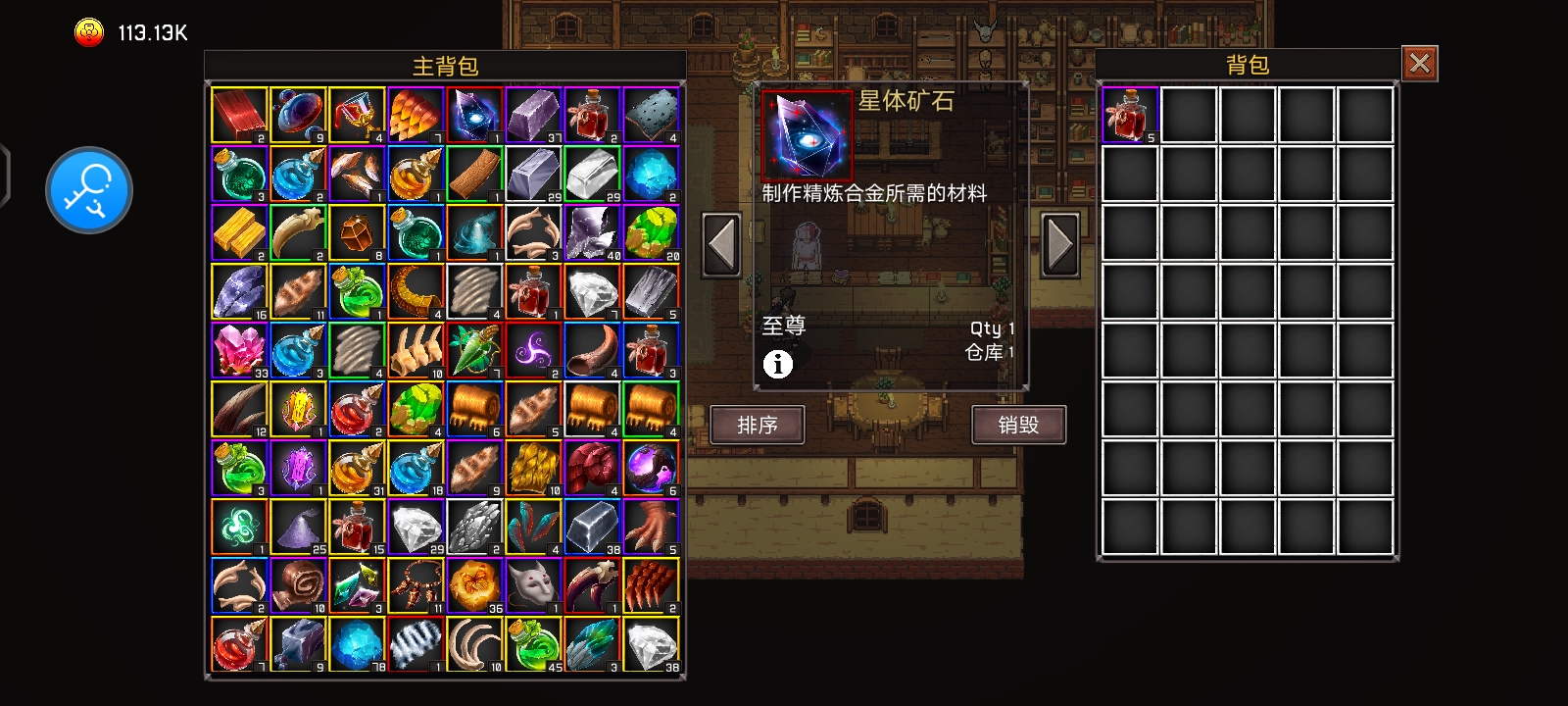The height and width of the screenshot is (706, 1568).
Task: Close the backpack window
Action: pos(1419,64)
